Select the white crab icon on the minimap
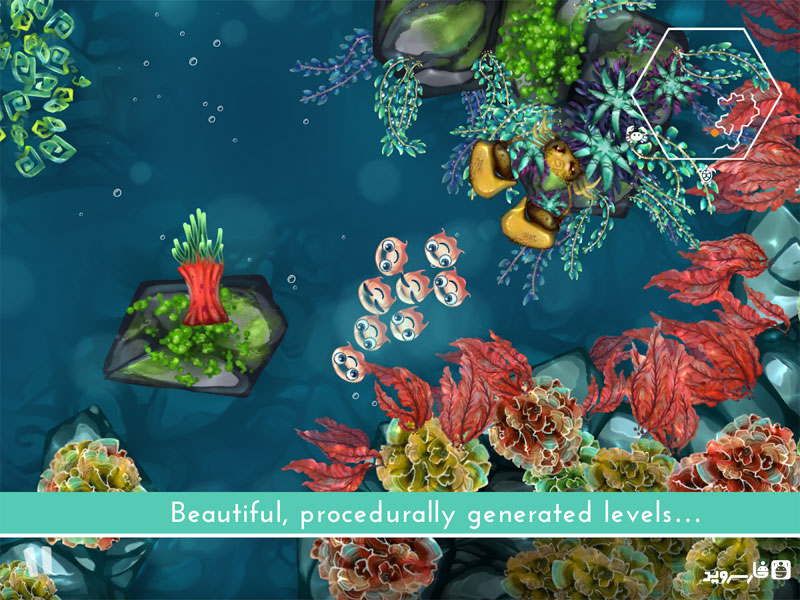 pyautogui.click(x=635, y=134)
